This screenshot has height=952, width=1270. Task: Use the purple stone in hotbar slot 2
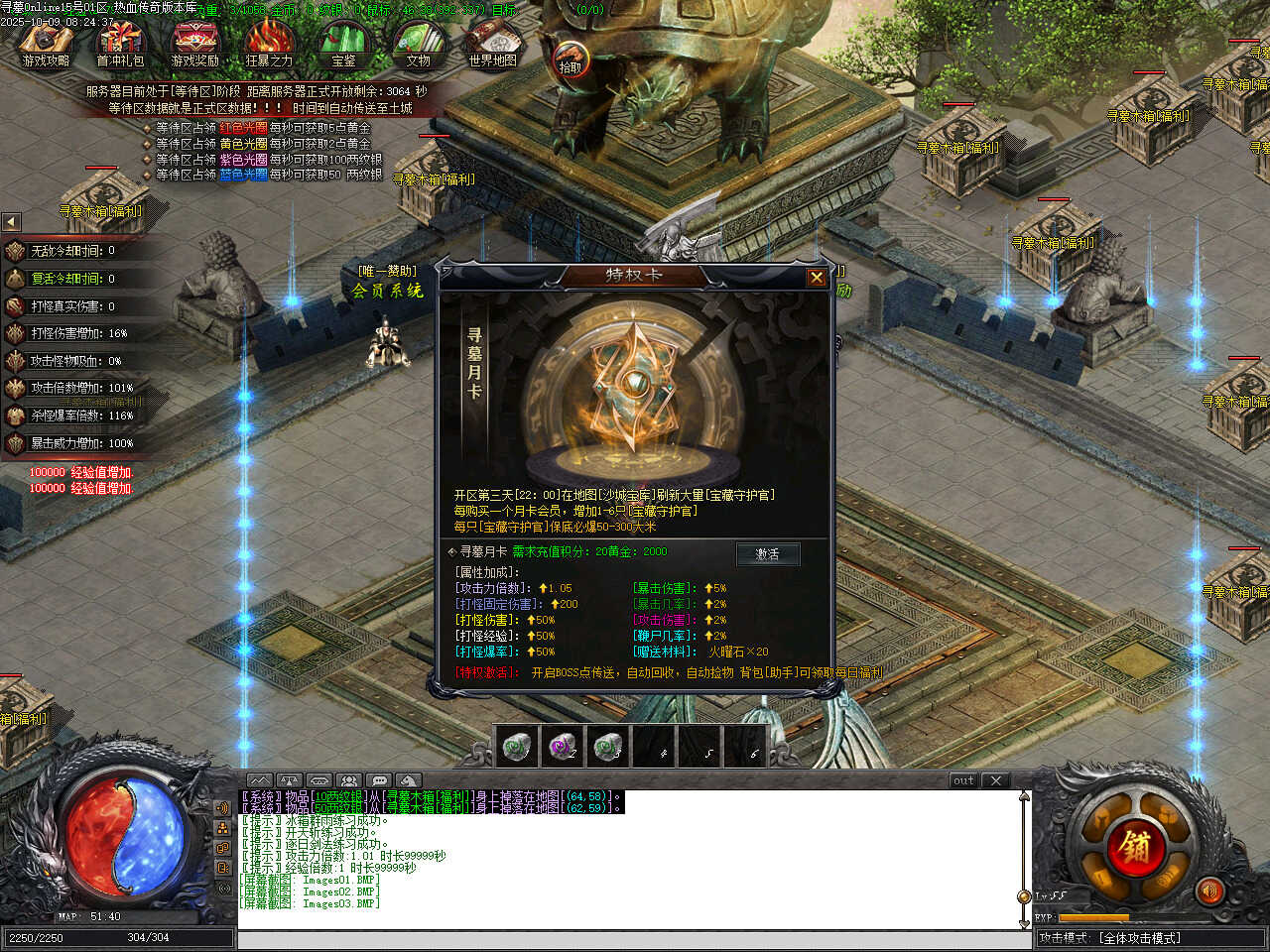coord(563,746)
